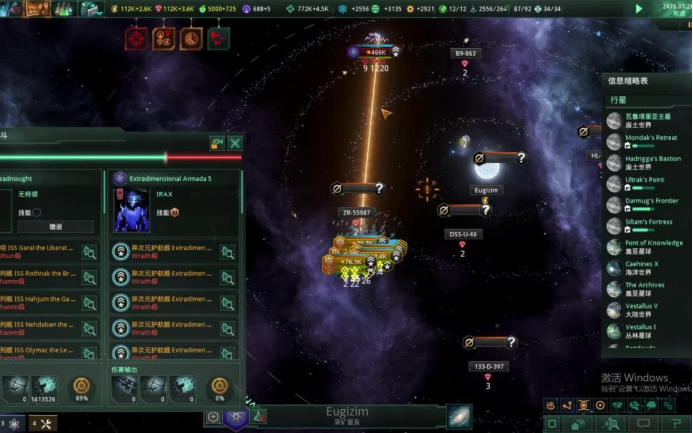Select the DSS-U-46 system label
Screen dimensions: 693x433
pyautogui.click(x=462, y=234)
